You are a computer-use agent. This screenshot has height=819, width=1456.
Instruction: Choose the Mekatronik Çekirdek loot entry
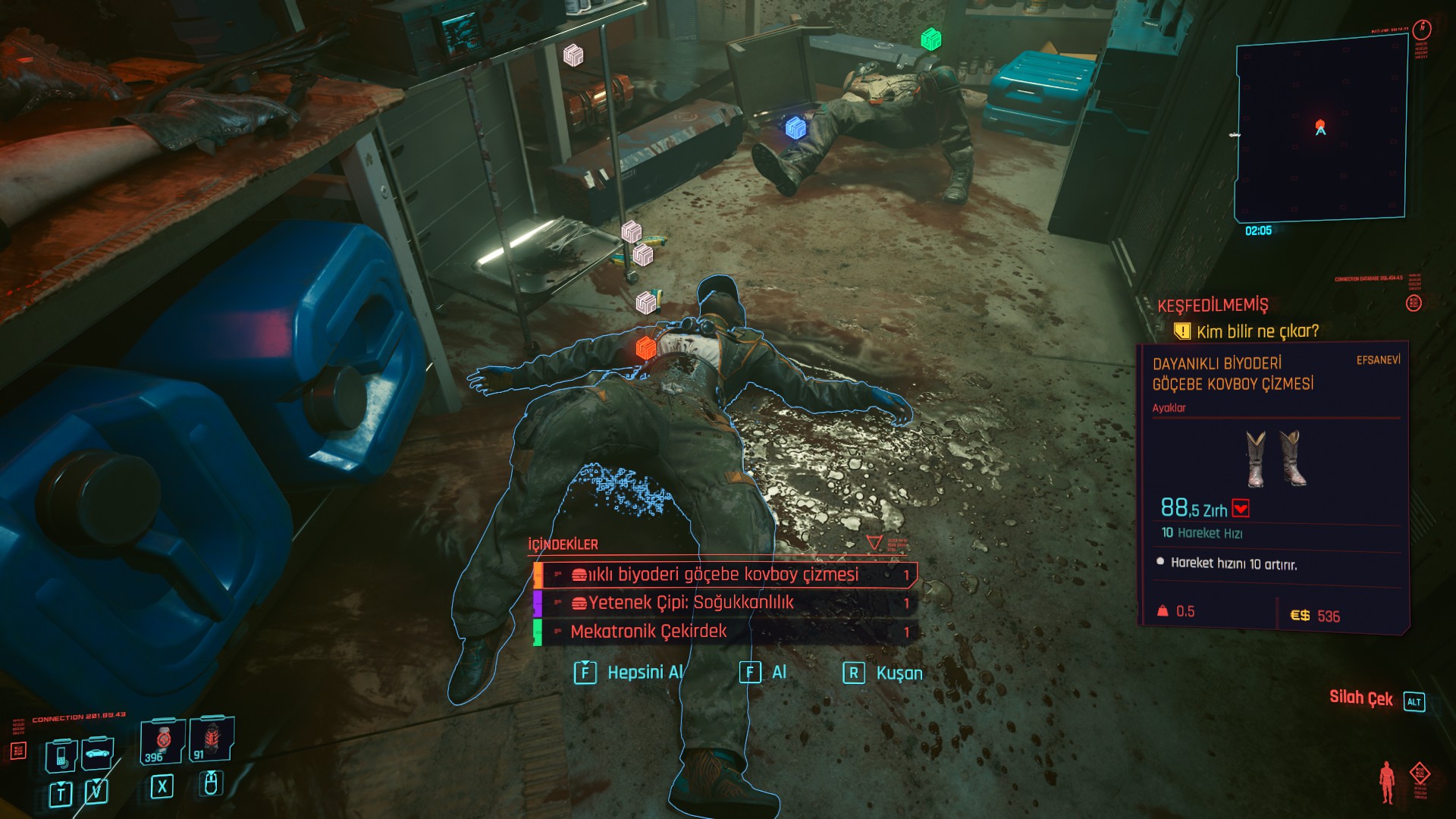pyautogui.click(x=724, y=631)
